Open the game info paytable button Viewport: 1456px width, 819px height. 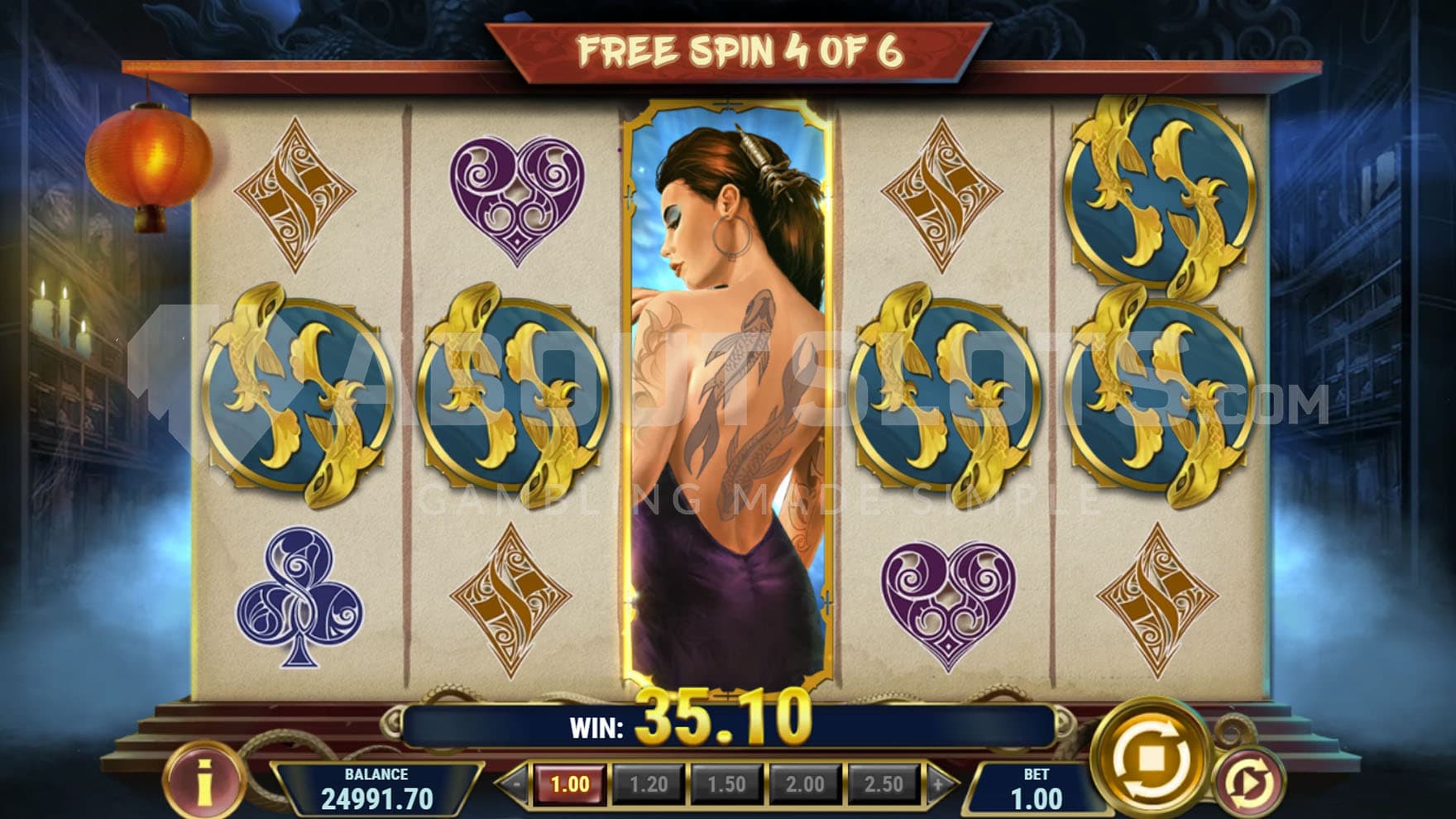pyautogui.click(x=204, y=780)
